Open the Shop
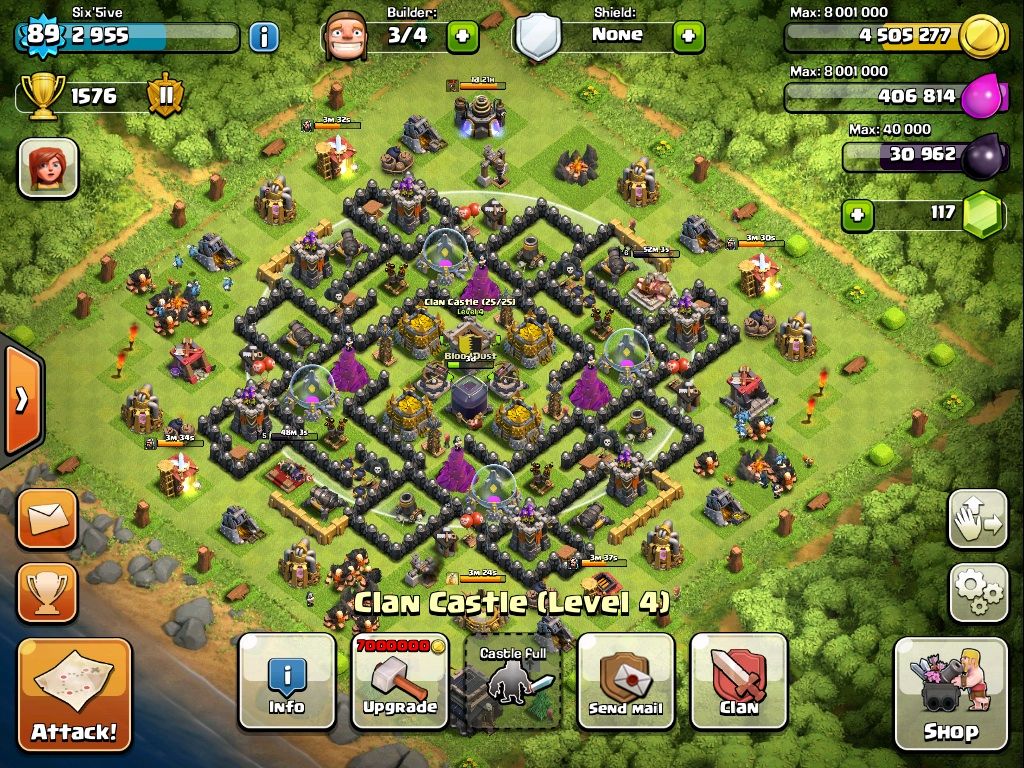1024x768 pixels. tap(950, 693)
